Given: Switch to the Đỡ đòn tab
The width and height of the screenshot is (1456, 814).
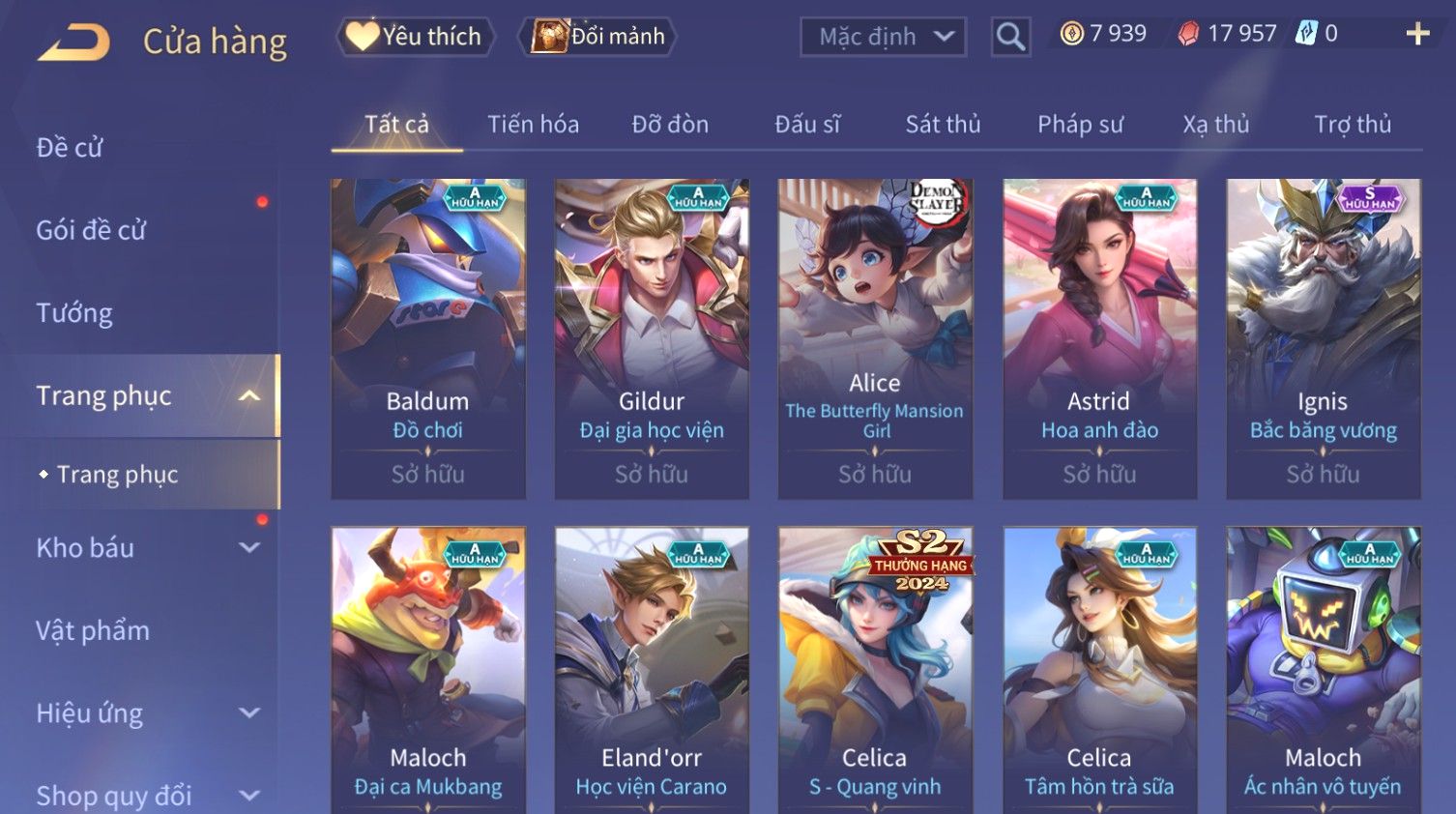Looking at the screenshot, I should [x=670, y=125].
